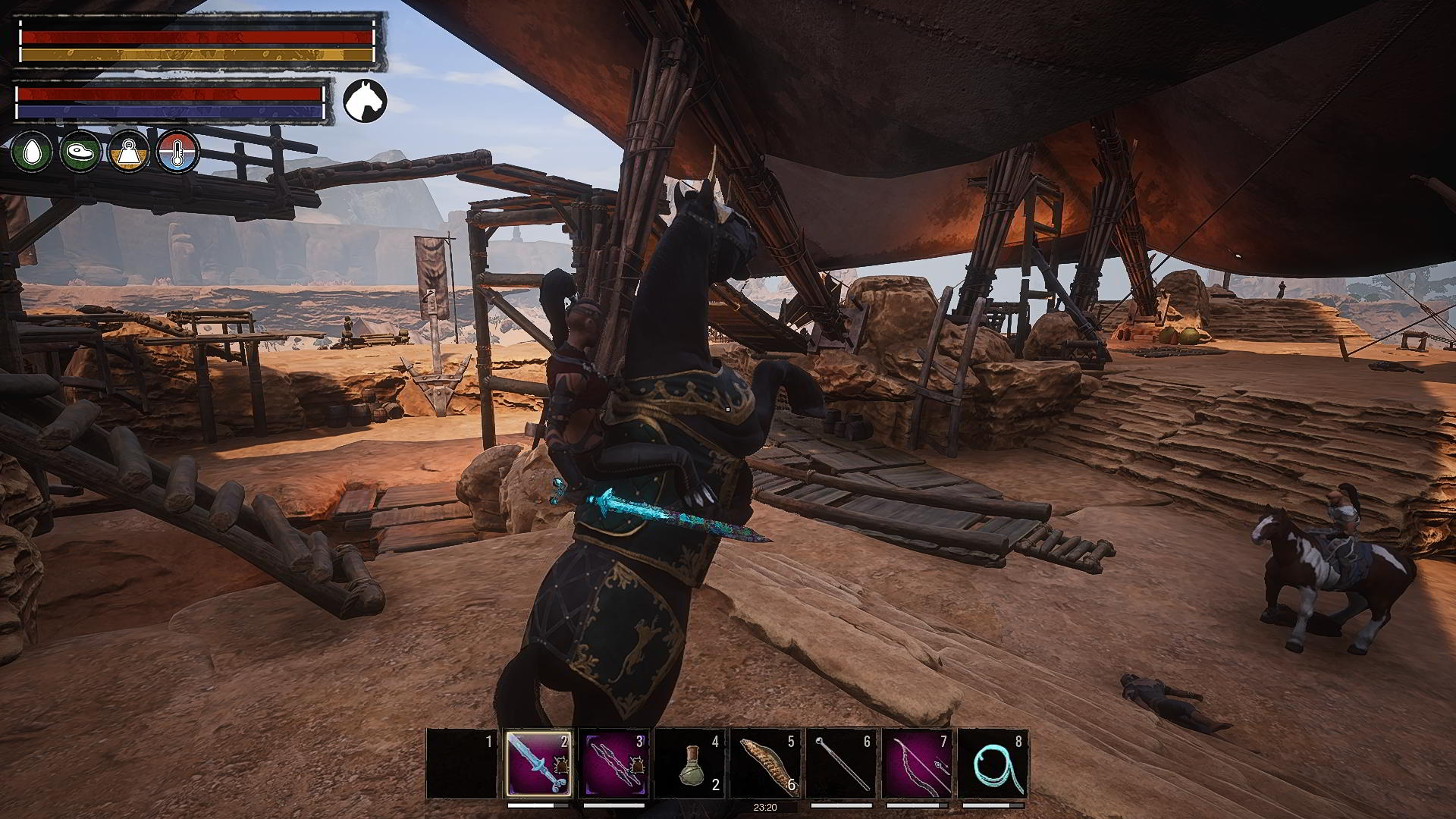The height and width of the screenshot is (819, 1456).
Task: Click the horse mount portrait icon
Action: click(x=366, y=100)
